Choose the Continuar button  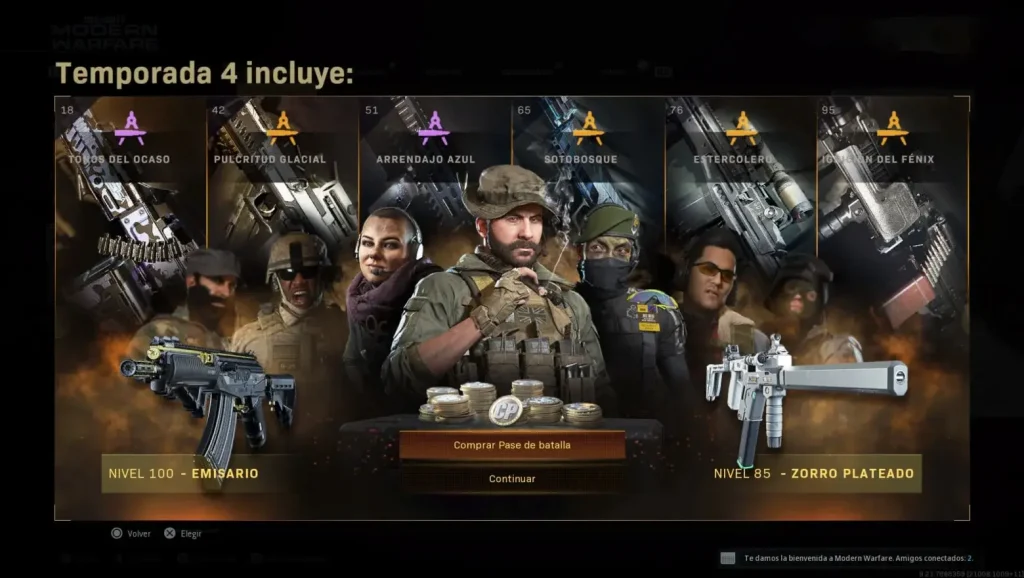512,479
